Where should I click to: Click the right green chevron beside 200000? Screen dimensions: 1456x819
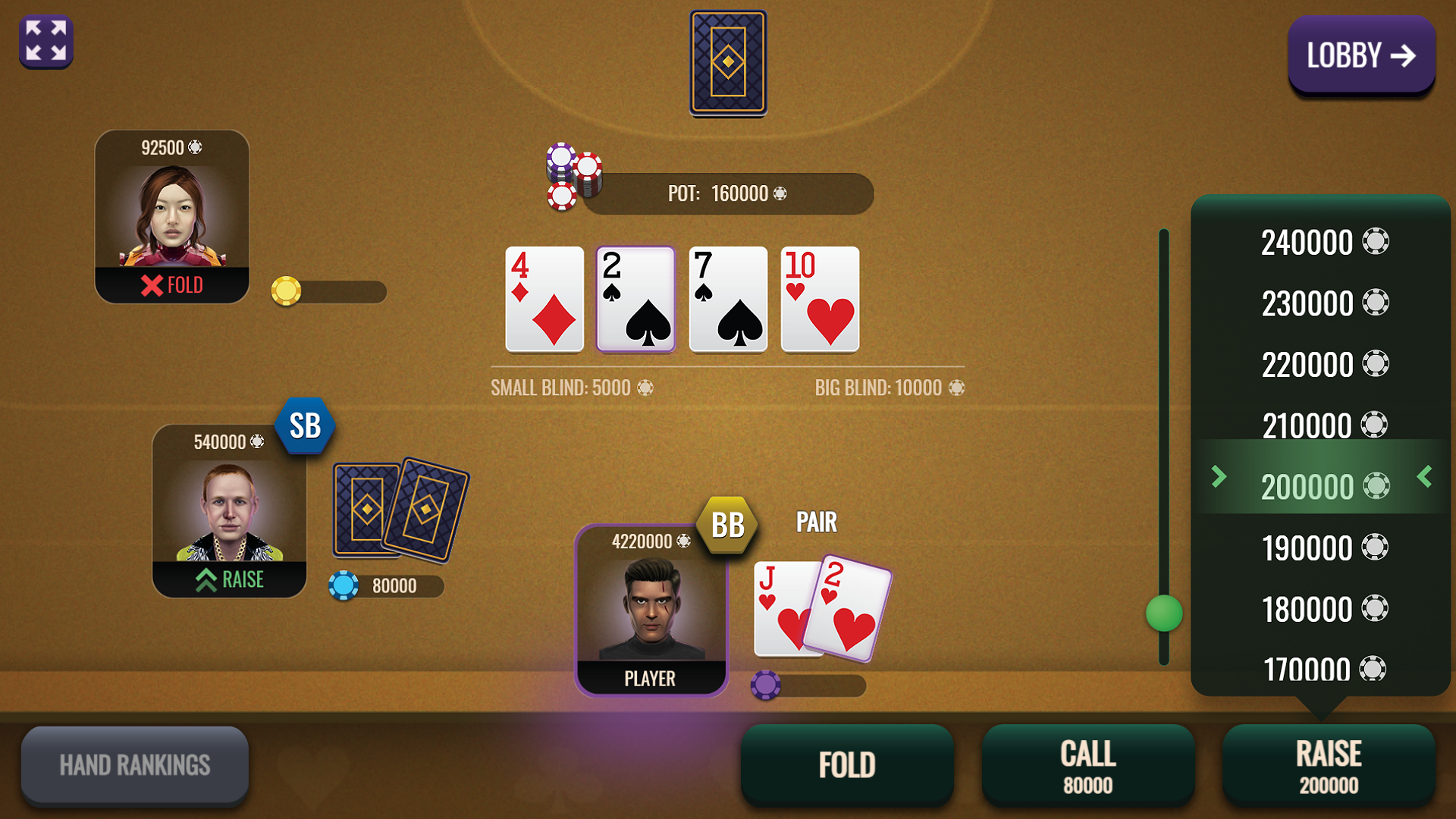coord(1424,477)
